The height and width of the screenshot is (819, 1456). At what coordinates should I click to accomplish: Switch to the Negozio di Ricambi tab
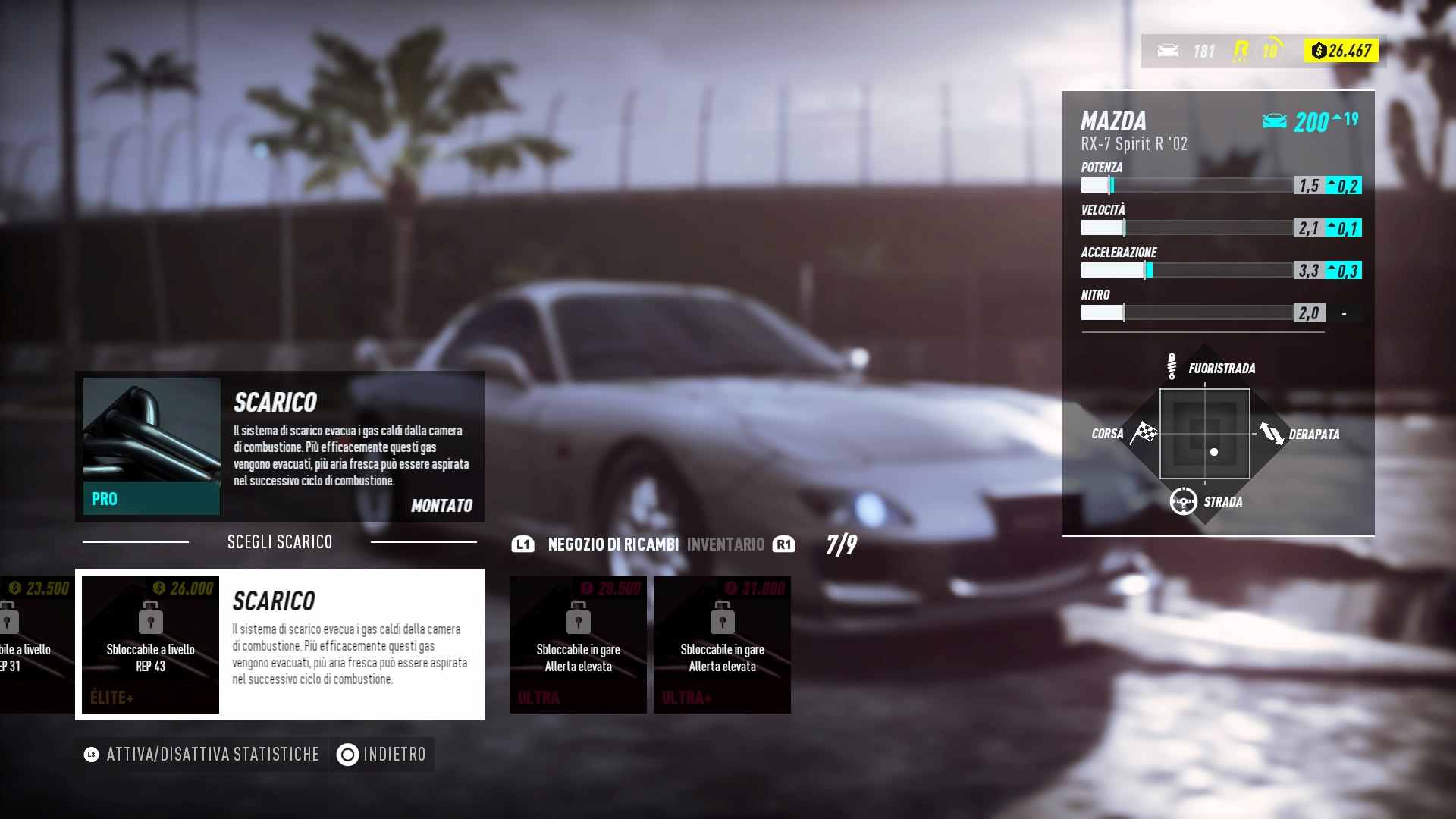612,544
